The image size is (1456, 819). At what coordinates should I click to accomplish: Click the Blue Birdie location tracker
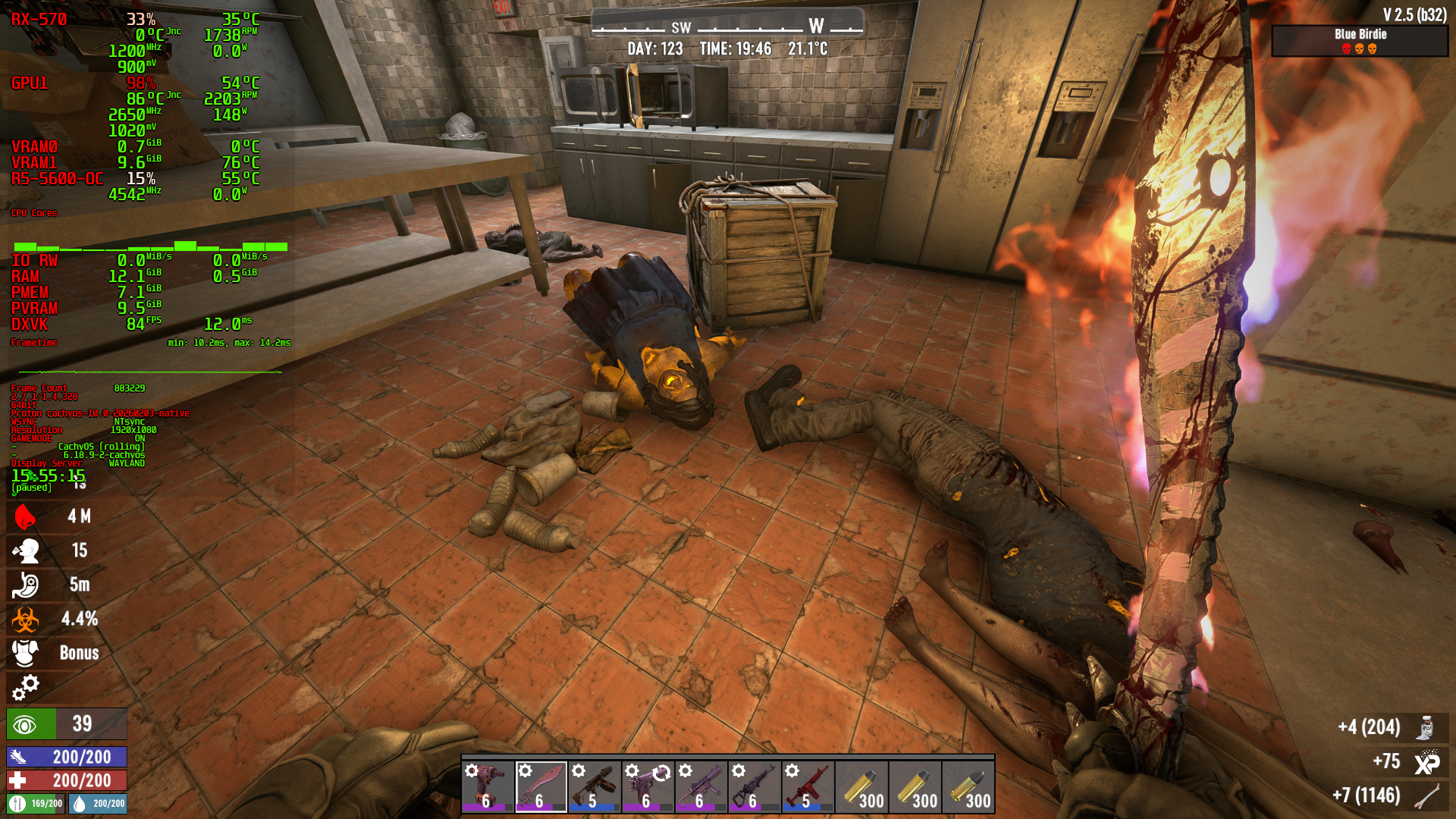tap(1360, 41)
